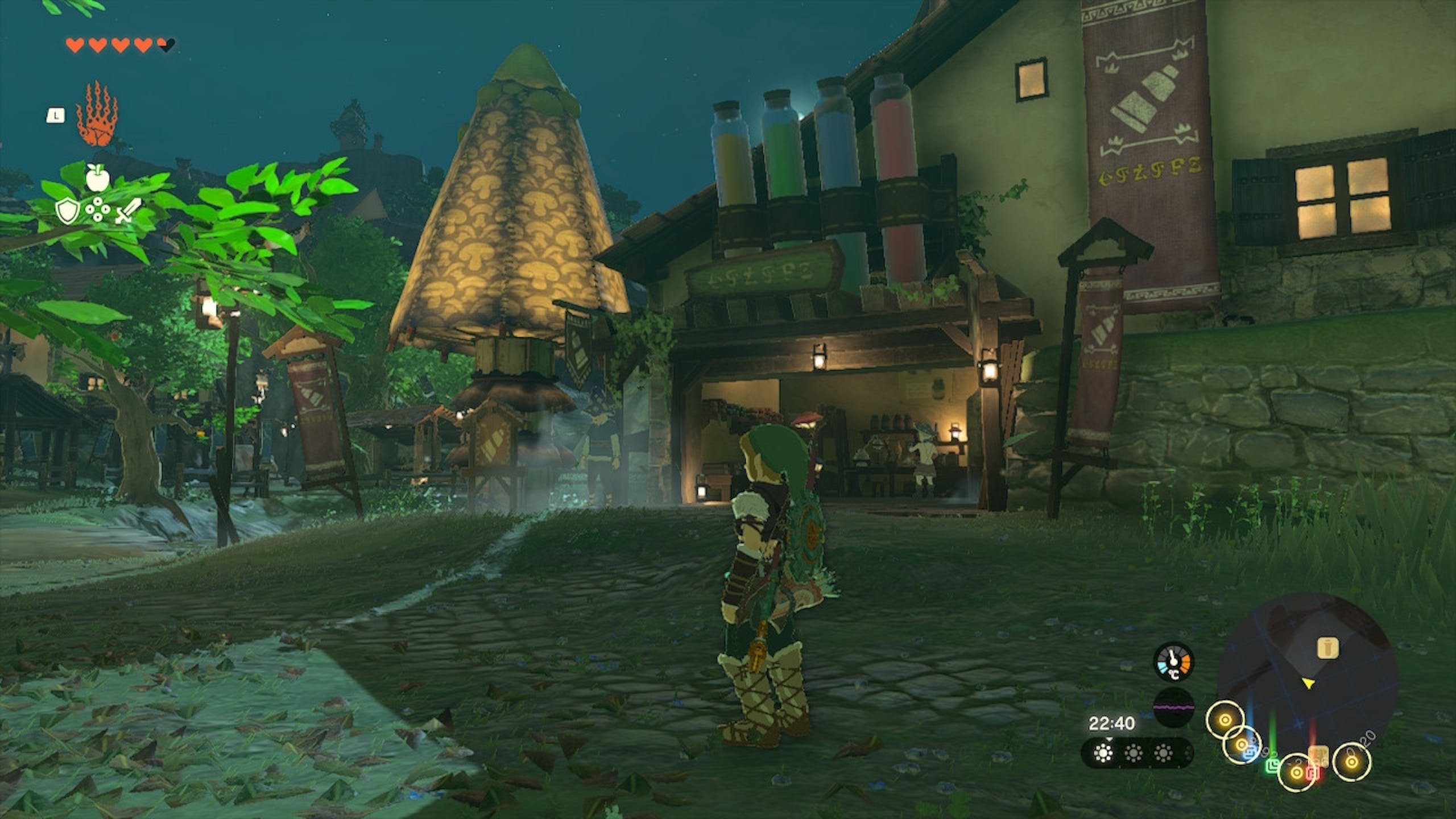Select the sword weapon quick-swap icon
Viewport: 1456px width, 819px height.
click(x=127, y=212)
